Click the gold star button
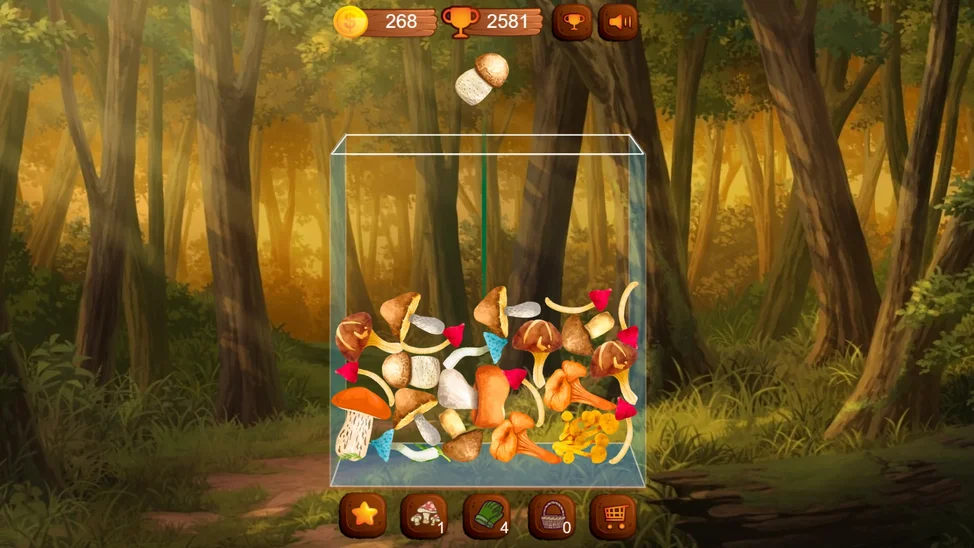The image size is (974, 548). coord(363,515)
